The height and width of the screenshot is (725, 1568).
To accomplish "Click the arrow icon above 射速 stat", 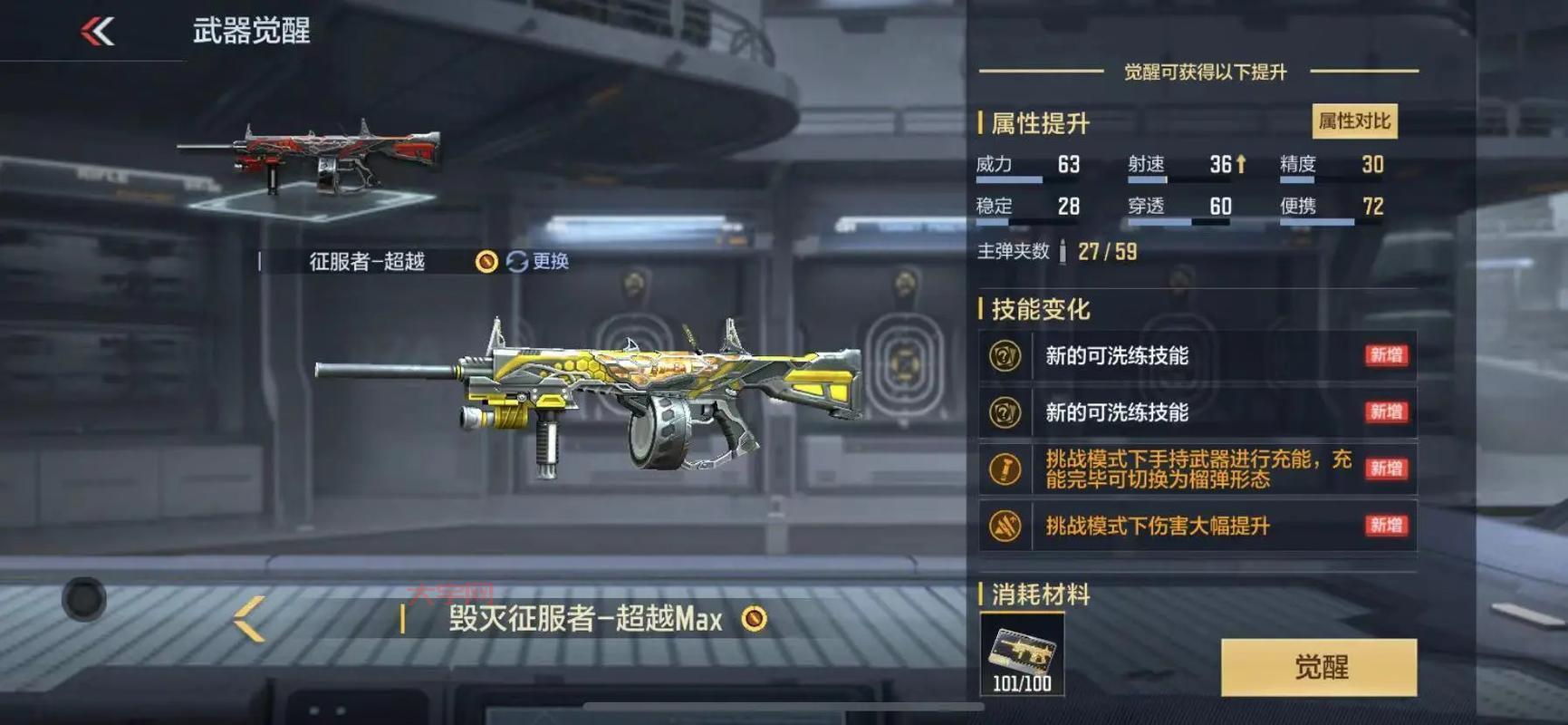I will tap(1239, 164).
